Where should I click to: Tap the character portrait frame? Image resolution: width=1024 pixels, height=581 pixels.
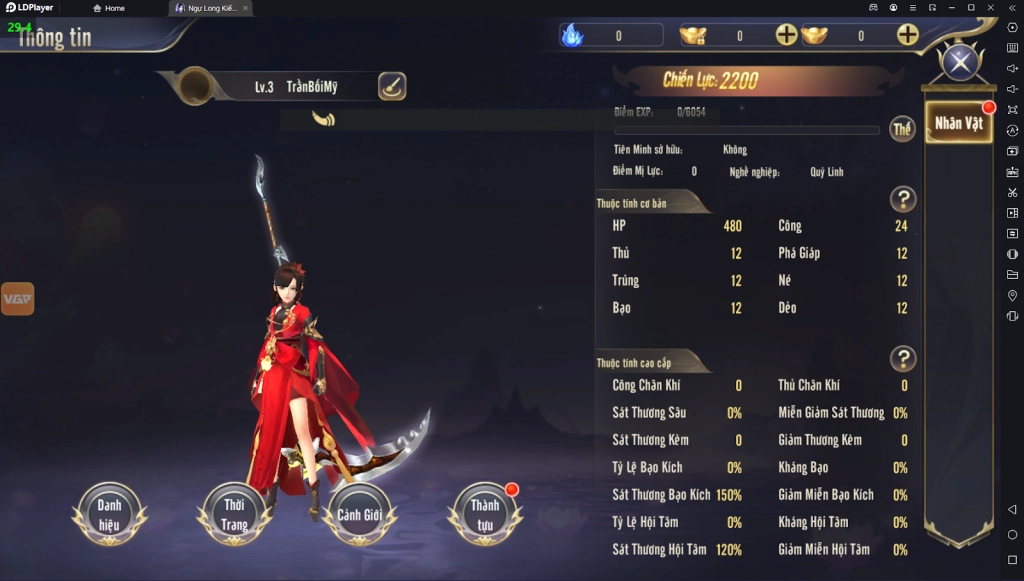[194, 87]
